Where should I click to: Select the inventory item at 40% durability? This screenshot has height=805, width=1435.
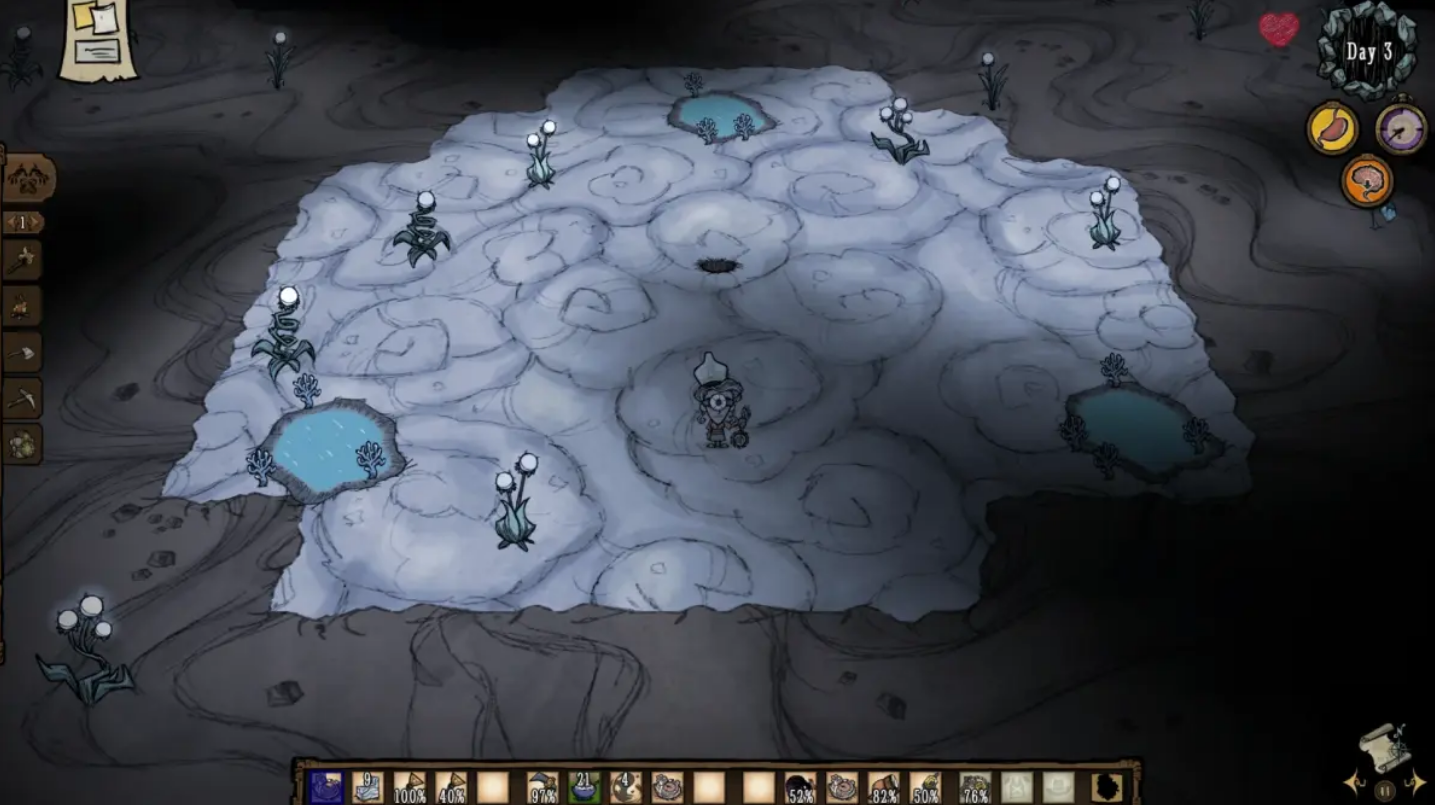[x=451, y=787]
